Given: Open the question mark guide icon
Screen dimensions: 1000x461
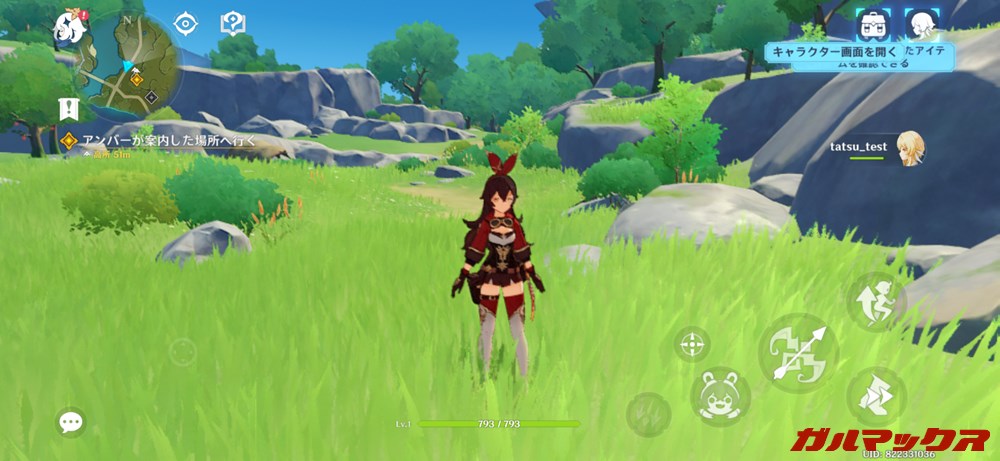Looking at the screenshot, I should coord(233,23).
